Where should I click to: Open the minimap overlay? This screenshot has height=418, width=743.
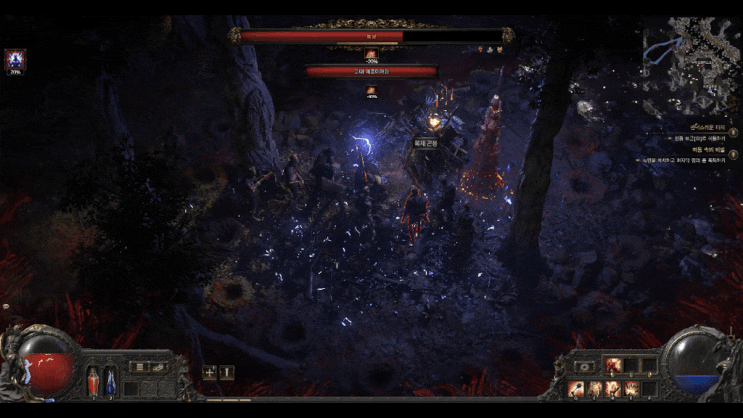click(x=690, y=62)
